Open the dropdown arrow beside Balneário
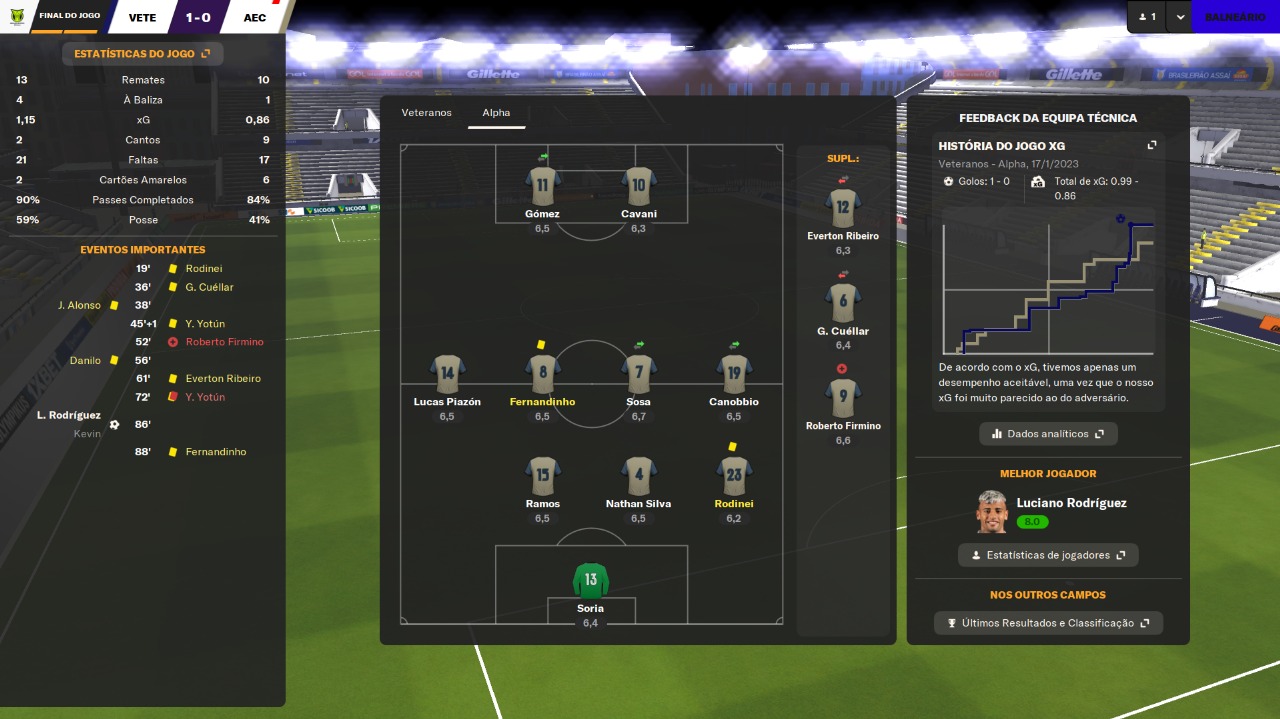The height and width of the screenshot is (719, 1280). click(x=1180, y=17)
